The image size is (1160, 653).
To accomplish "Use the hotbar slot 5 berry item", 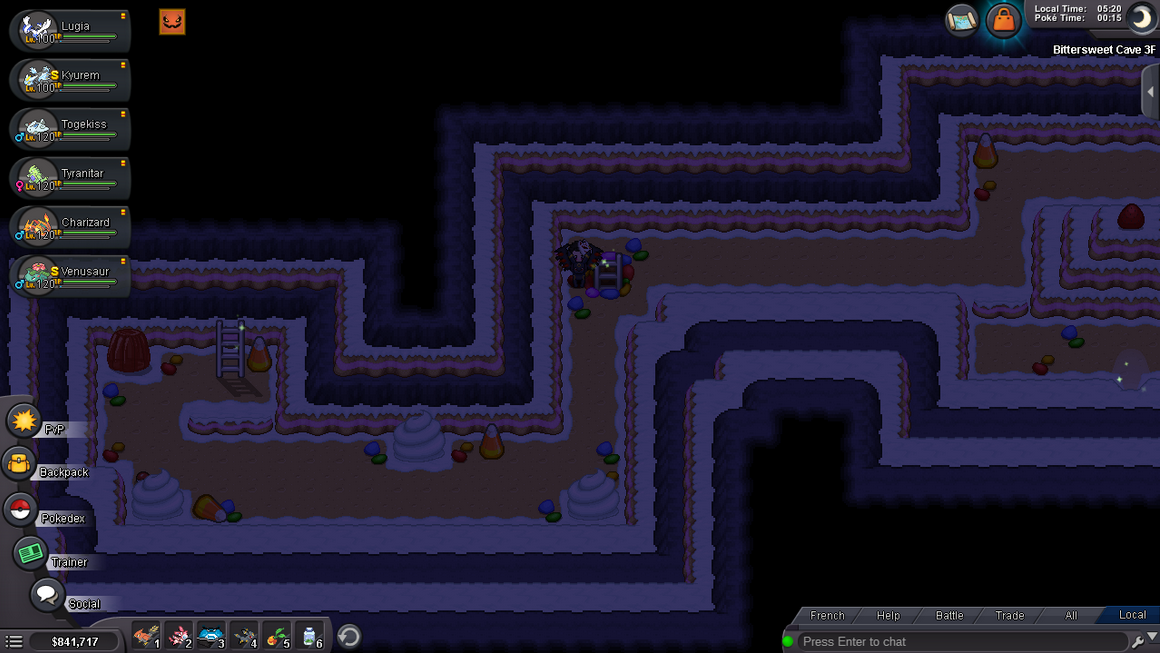I will pos(276,635).
